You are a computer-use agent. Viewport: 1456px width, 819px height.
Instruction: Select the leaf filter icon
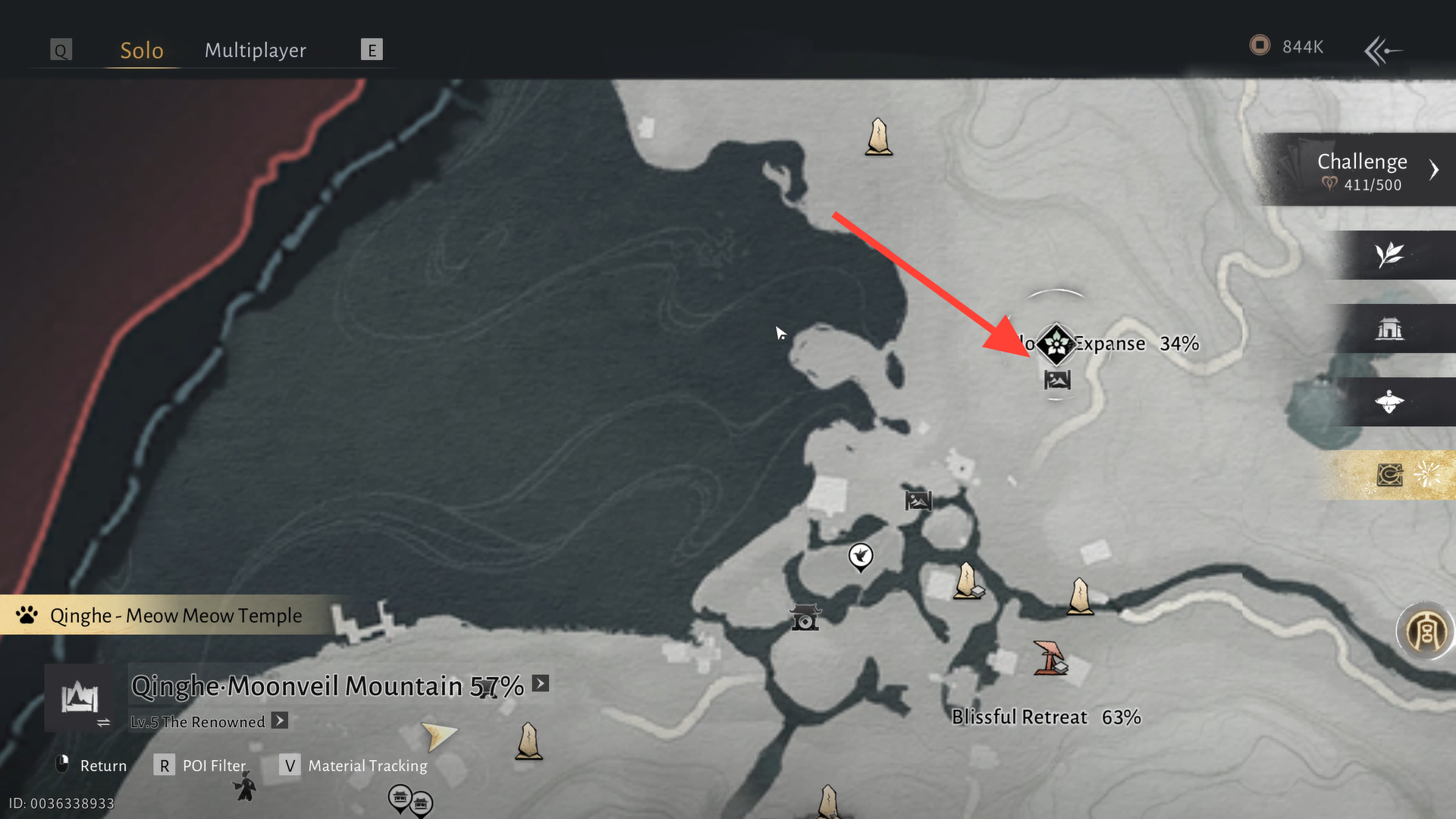click(1389, 255)
